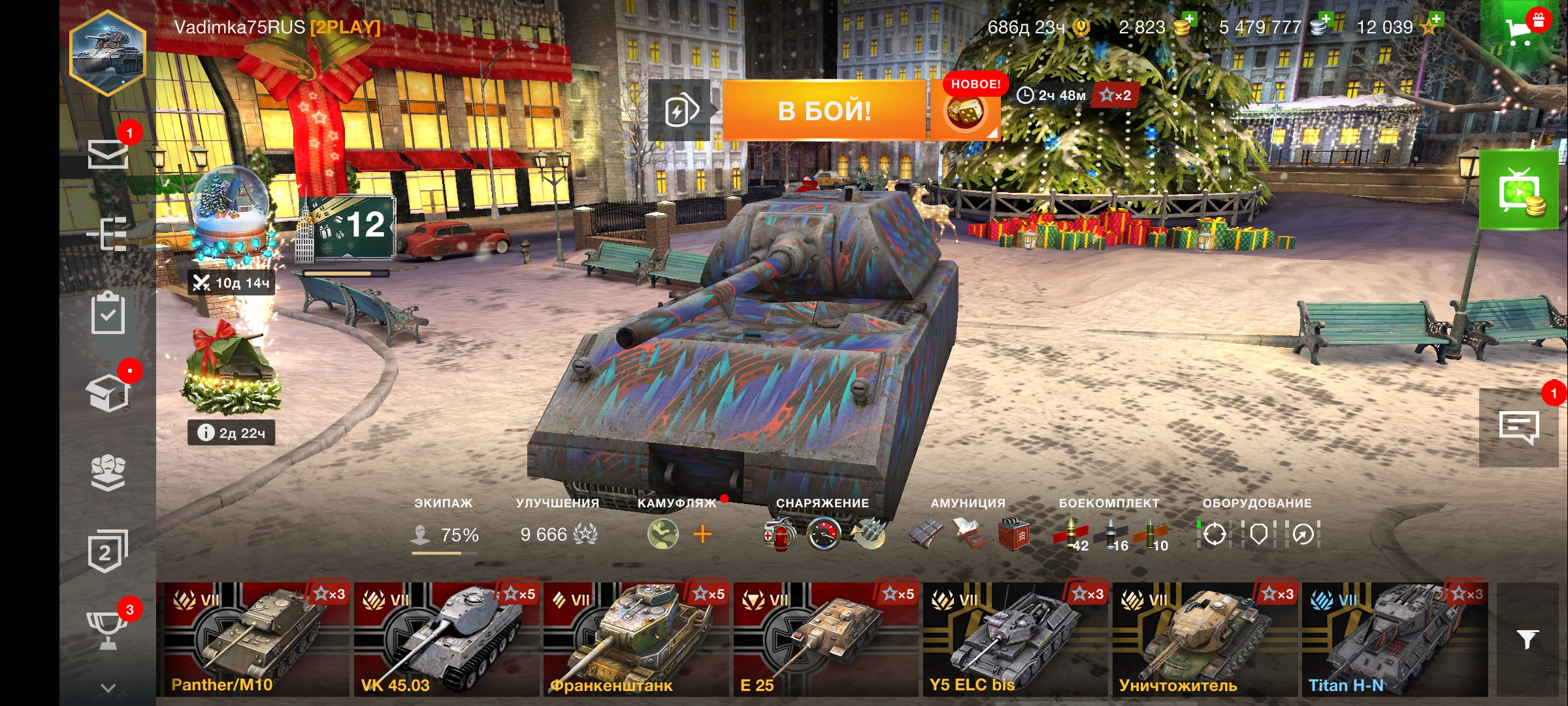Open the chat messages button
Screen dimensions: 1568x706
click(x=1518, y=428)
